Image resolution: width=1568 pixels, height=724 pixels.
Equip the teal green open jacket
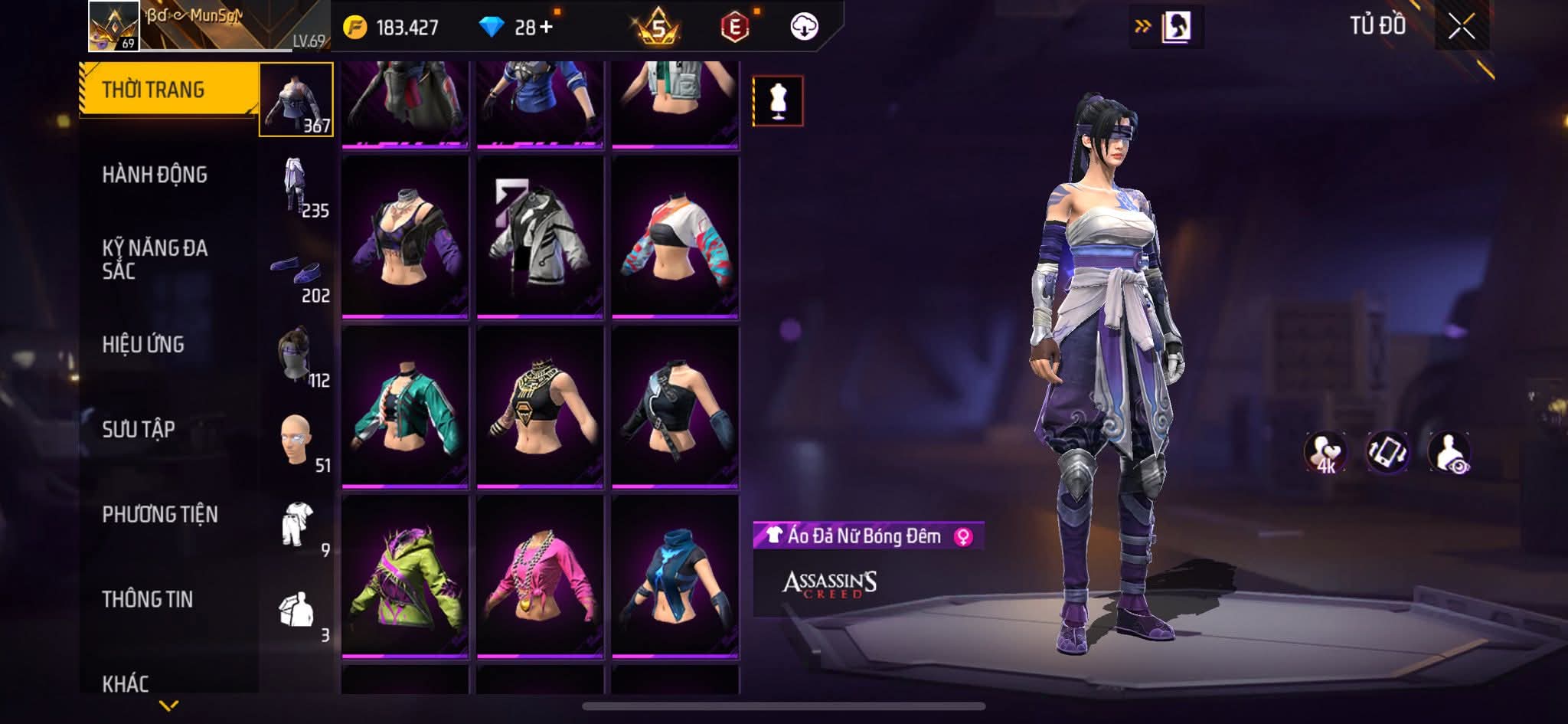coord(405,407)
